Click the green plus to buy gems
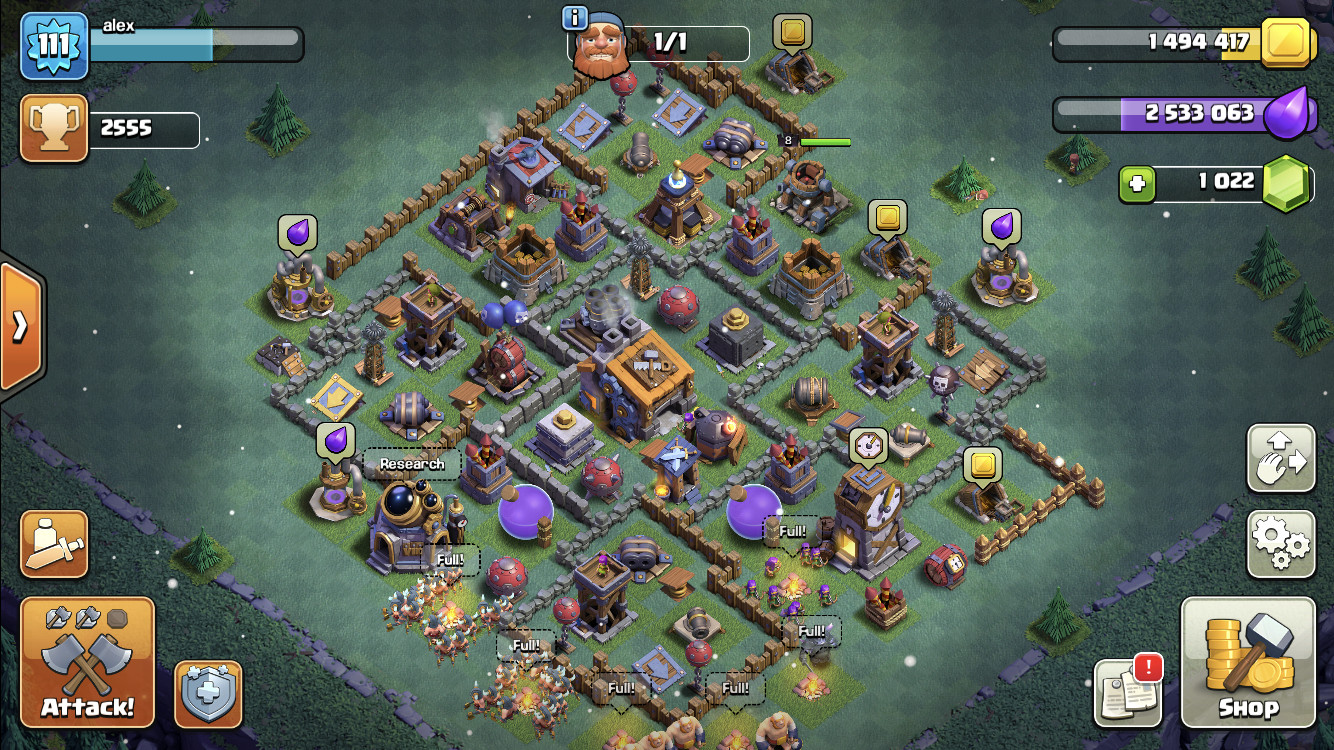The width and height of the screenshot is (1334, 750). point(1137,183)
